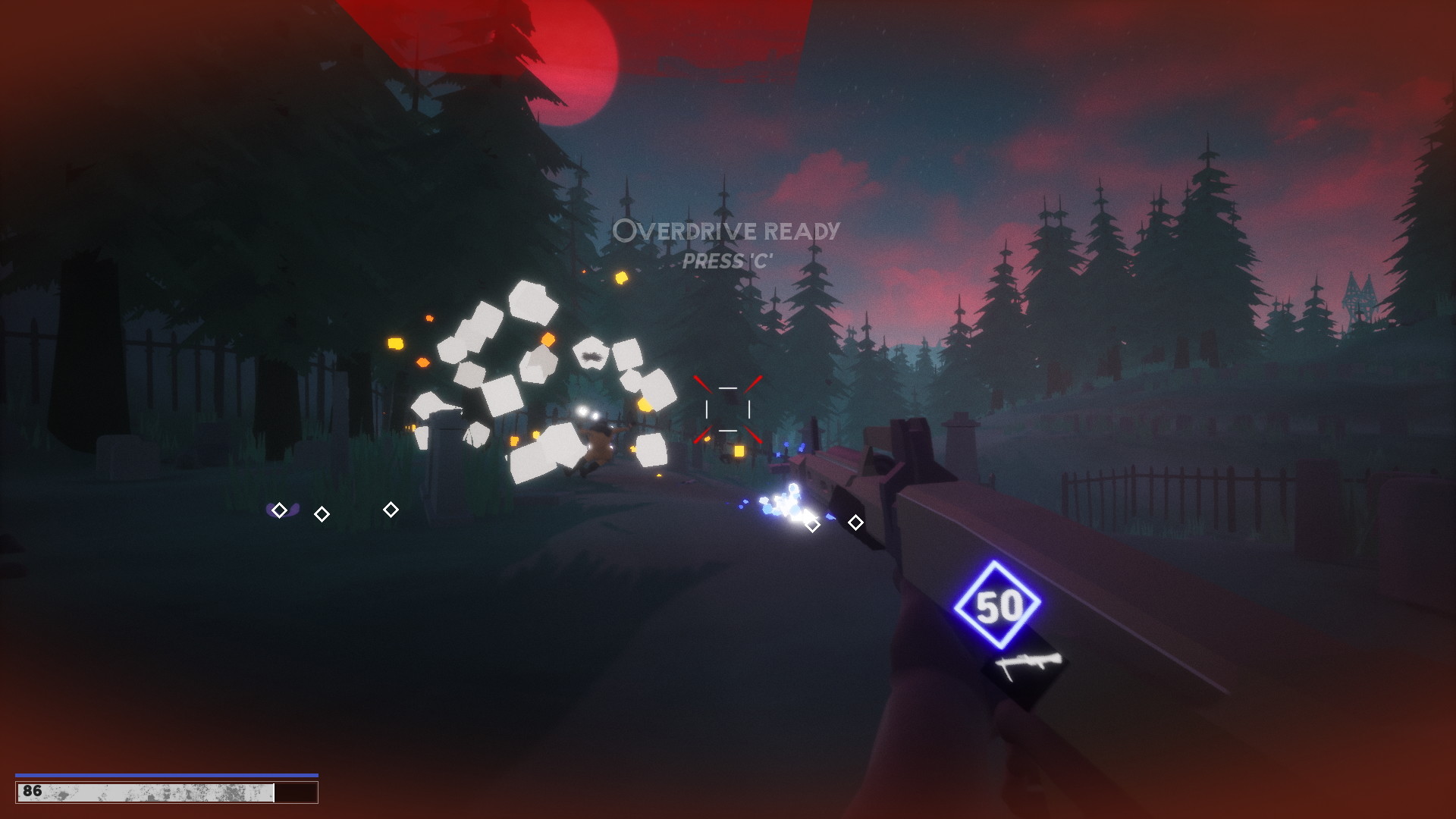Click the diamond icon beside the muzzle sparks
The image size is (1456, 819).
tap(813, 522)
